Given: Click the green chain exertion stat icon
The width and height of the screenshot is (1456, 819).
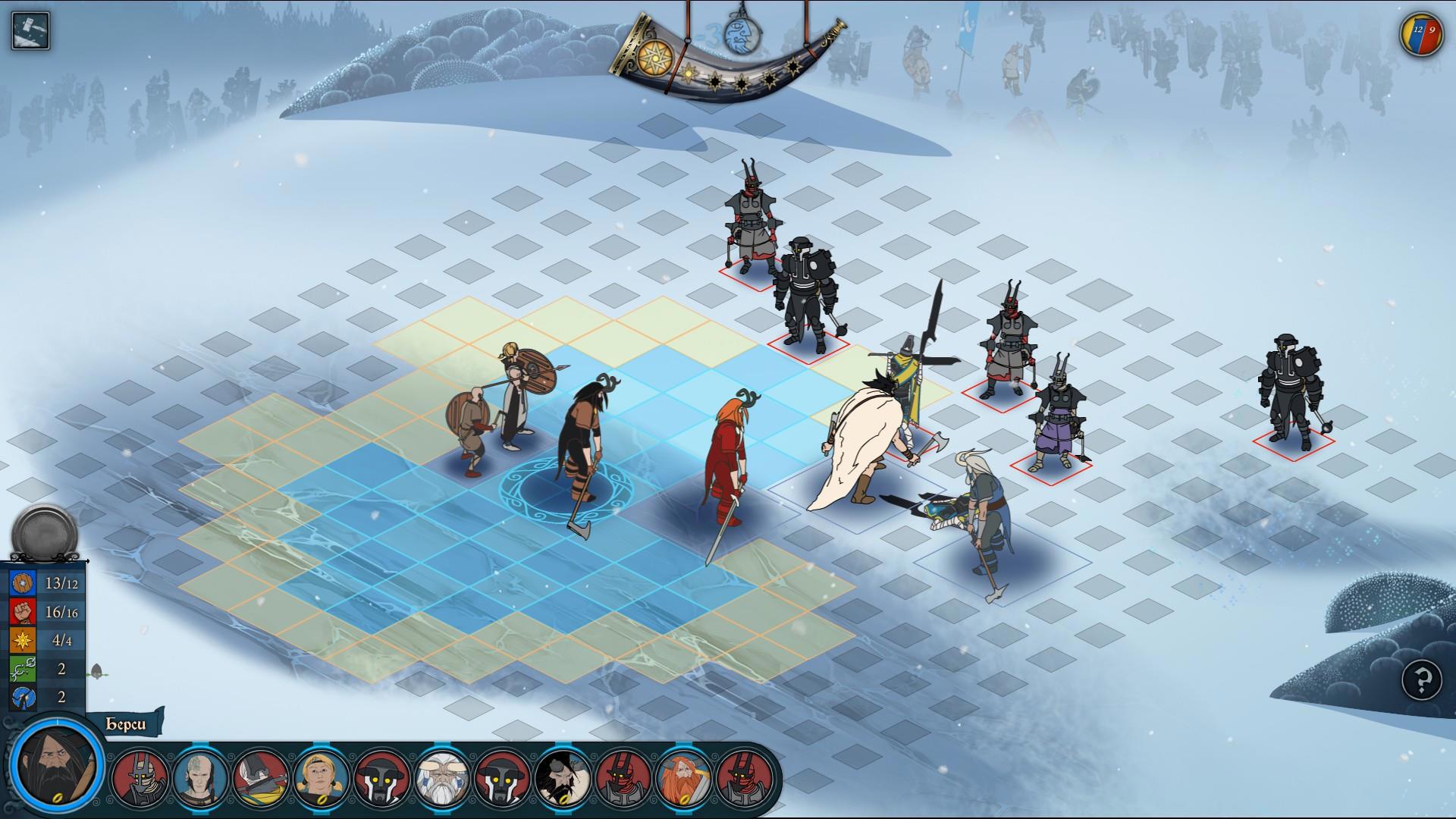Looking at the screenshot, I should pyautogui.click(x=23, y=669).
